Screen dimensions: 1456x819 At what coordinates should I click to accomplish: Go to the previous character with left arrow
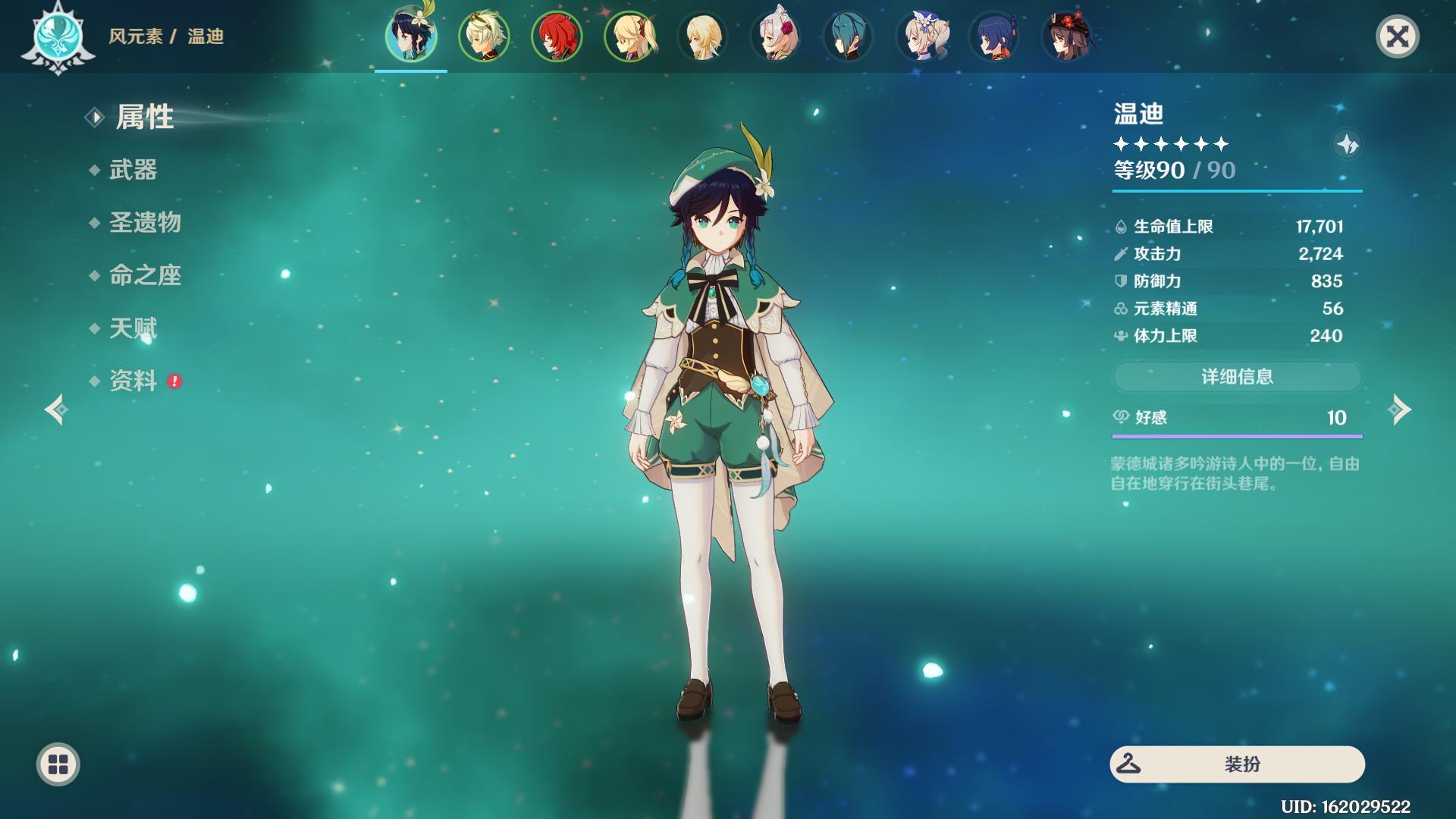coord(56,410)
